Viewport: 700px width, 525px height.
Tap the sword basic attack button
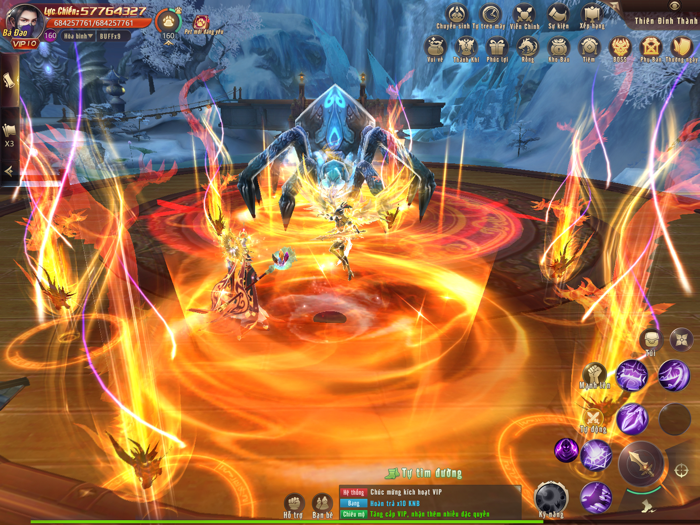click(x=641, y=463)
